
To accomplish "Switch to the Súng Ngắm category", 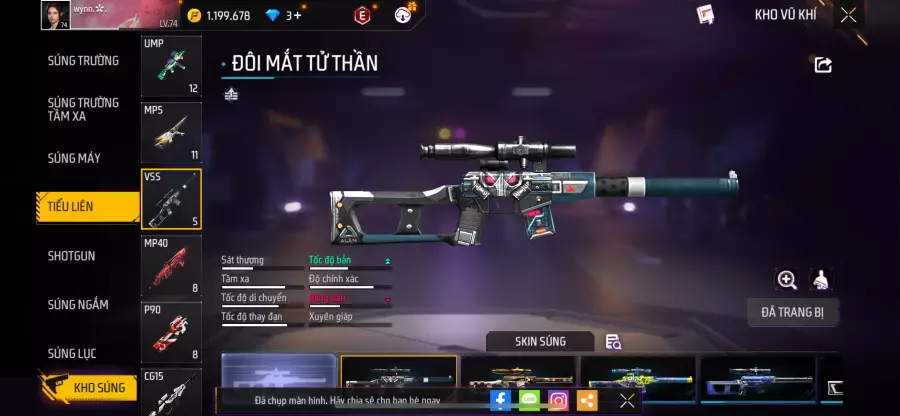I will coord(78,304).
